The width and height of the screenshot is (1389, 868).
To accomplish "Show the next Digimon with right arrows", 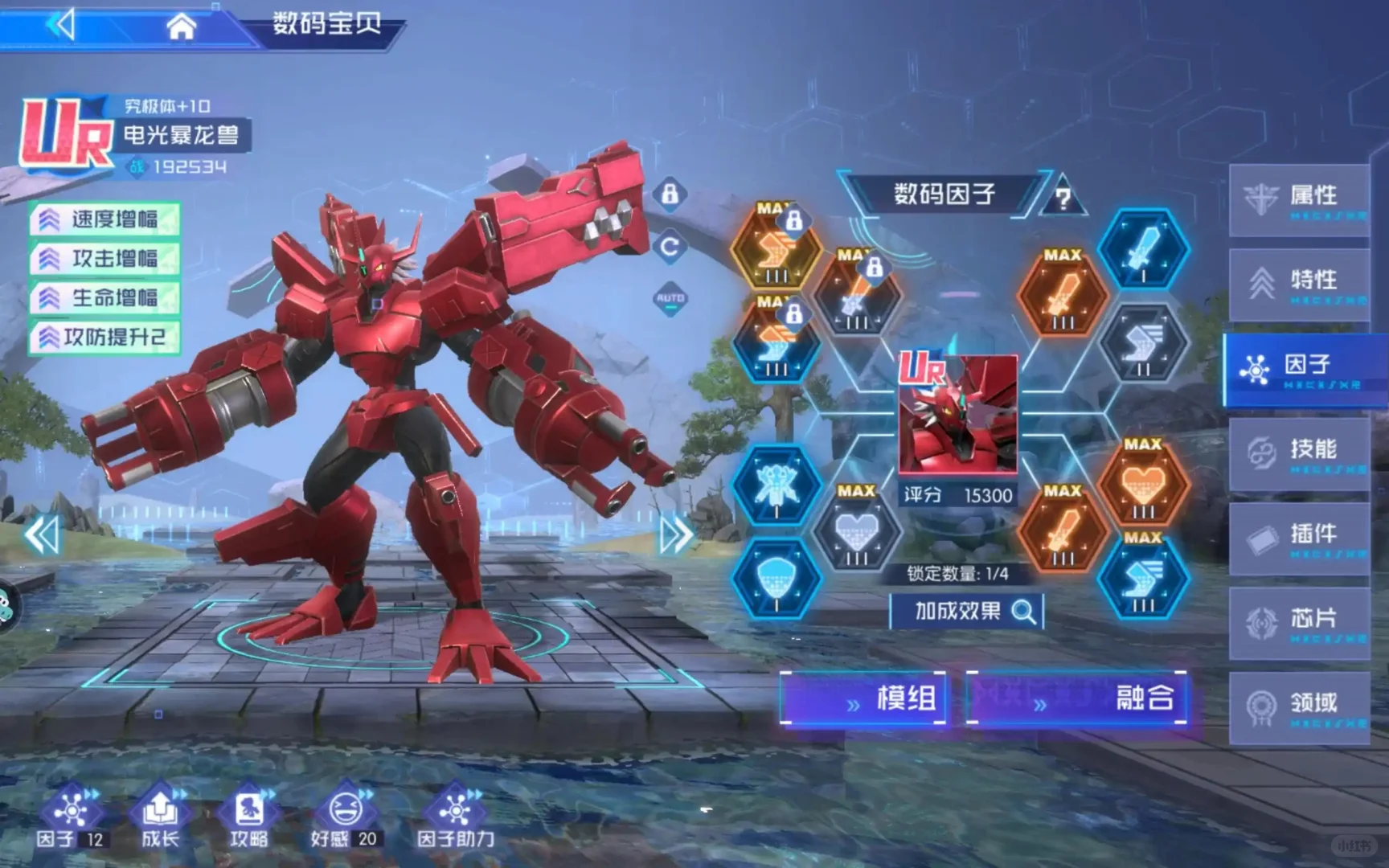I will click(676, 534).
